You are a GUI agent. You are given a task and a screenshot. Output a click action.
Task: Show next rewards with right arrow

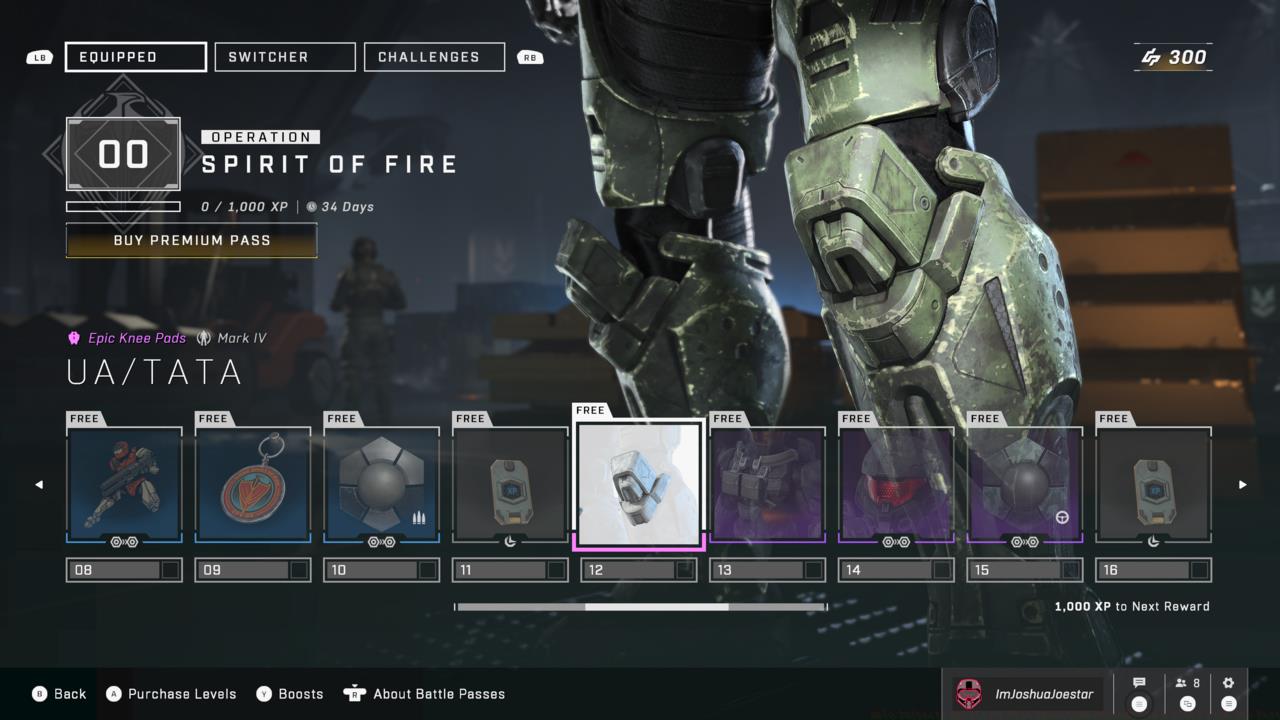click(1243, 485)
